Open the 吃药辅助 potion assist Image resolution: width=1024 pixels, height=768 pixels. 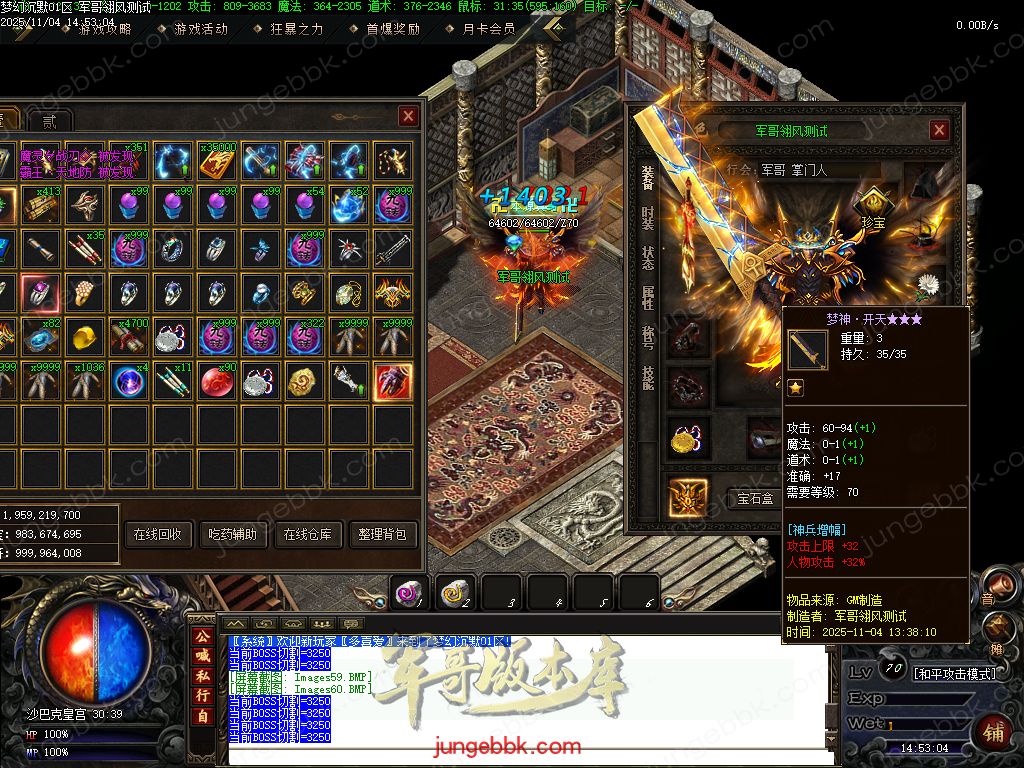231,534
